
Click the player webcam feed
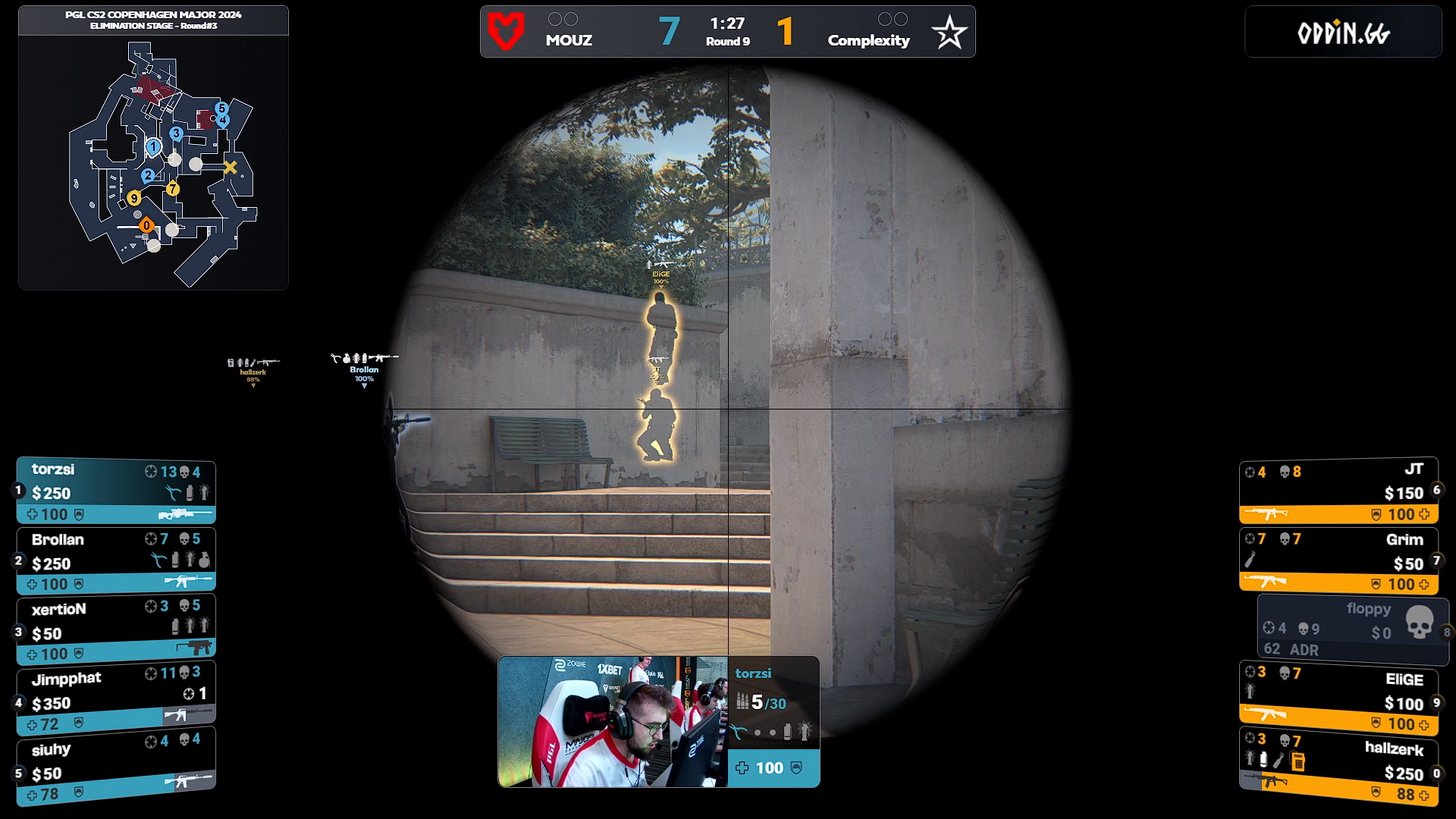coord(614,723)
